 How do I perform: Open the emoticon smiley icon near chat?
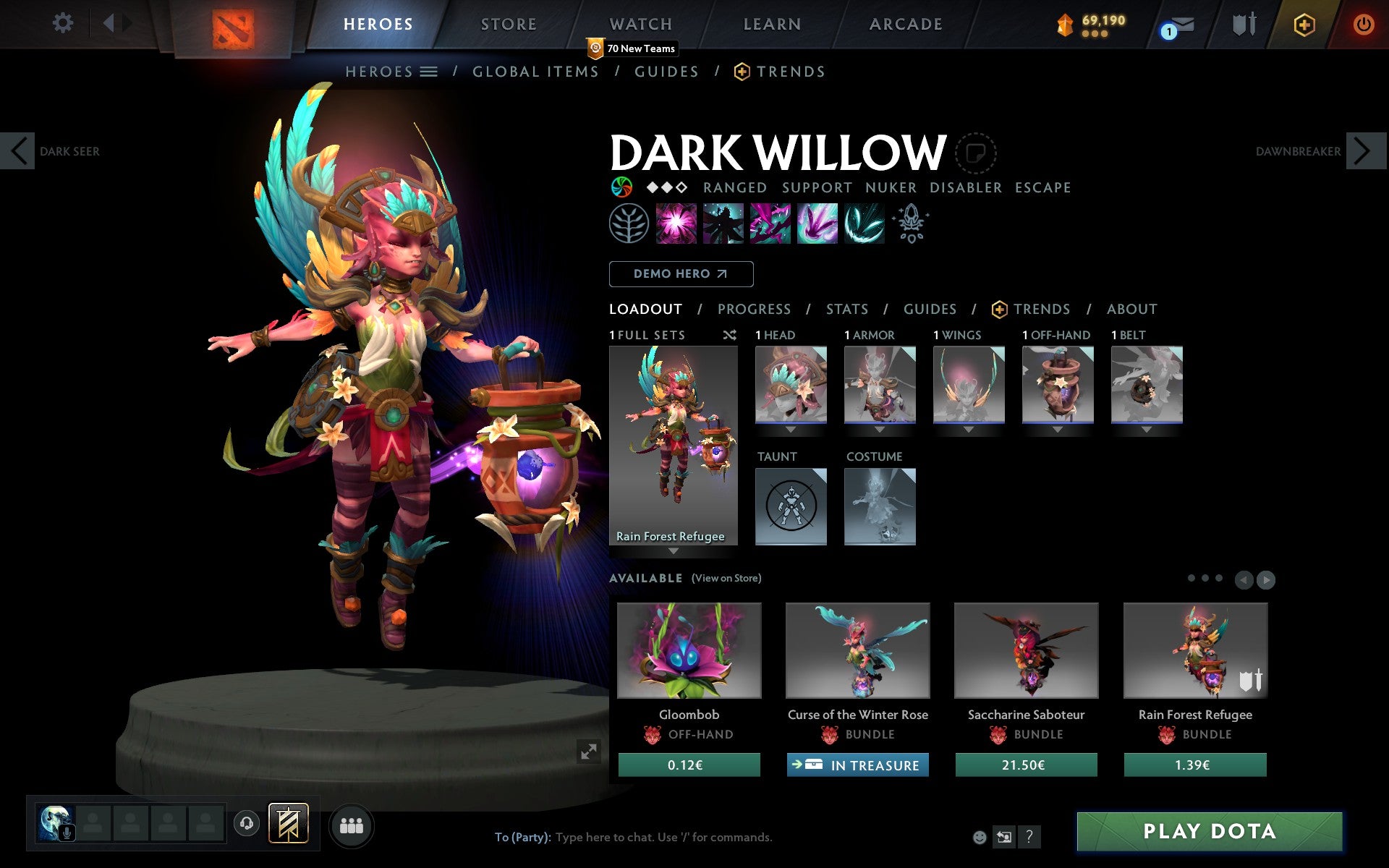981,838
